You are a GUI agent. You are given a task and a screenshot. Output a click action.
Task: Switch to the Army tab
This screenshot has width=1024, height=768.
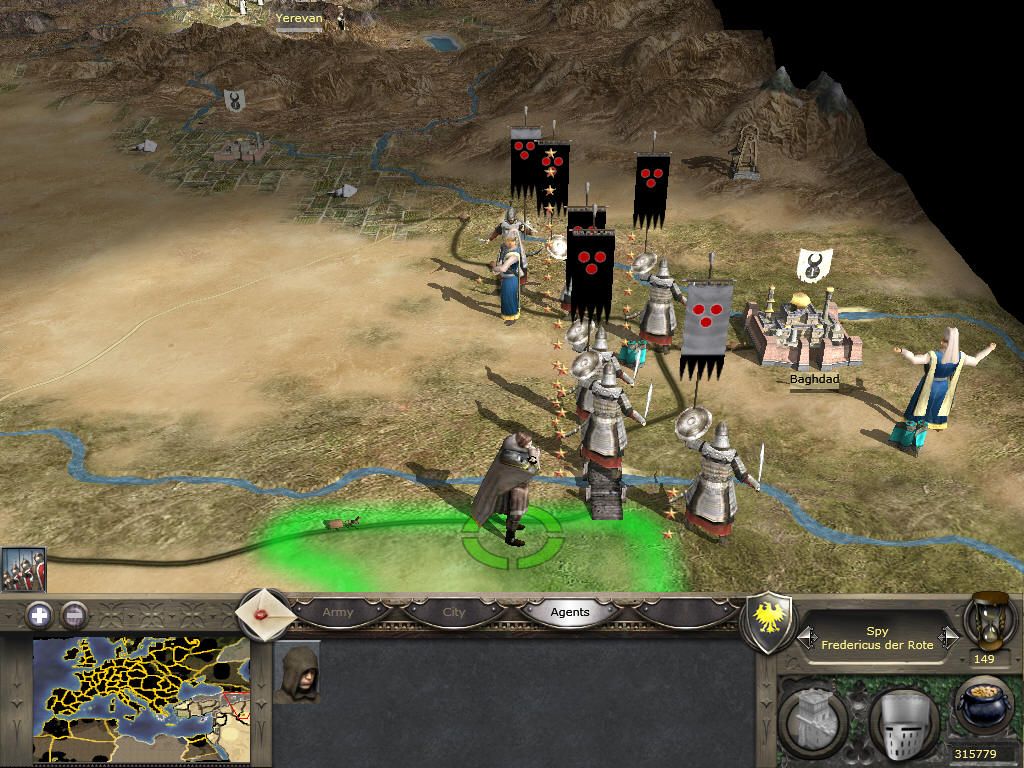(x=338, y=612)
